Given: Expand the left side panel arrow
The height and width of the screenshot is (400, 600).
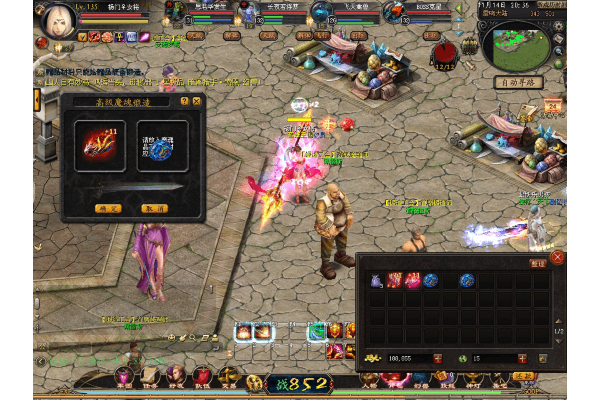Looking at the screenshot, I should click(x=38, y=100).
